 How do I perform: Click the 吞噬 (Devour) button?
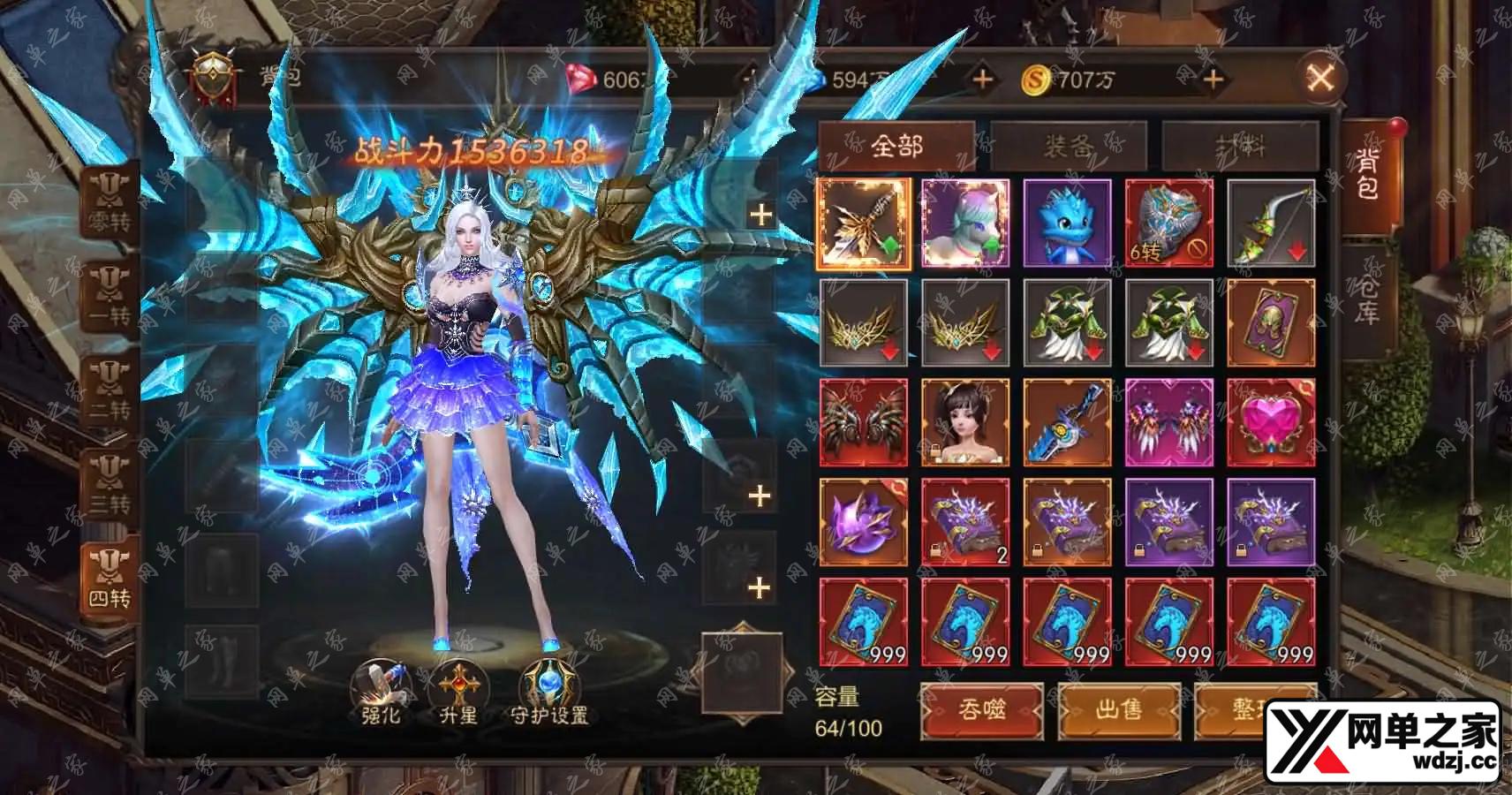(x=981, y=709)
